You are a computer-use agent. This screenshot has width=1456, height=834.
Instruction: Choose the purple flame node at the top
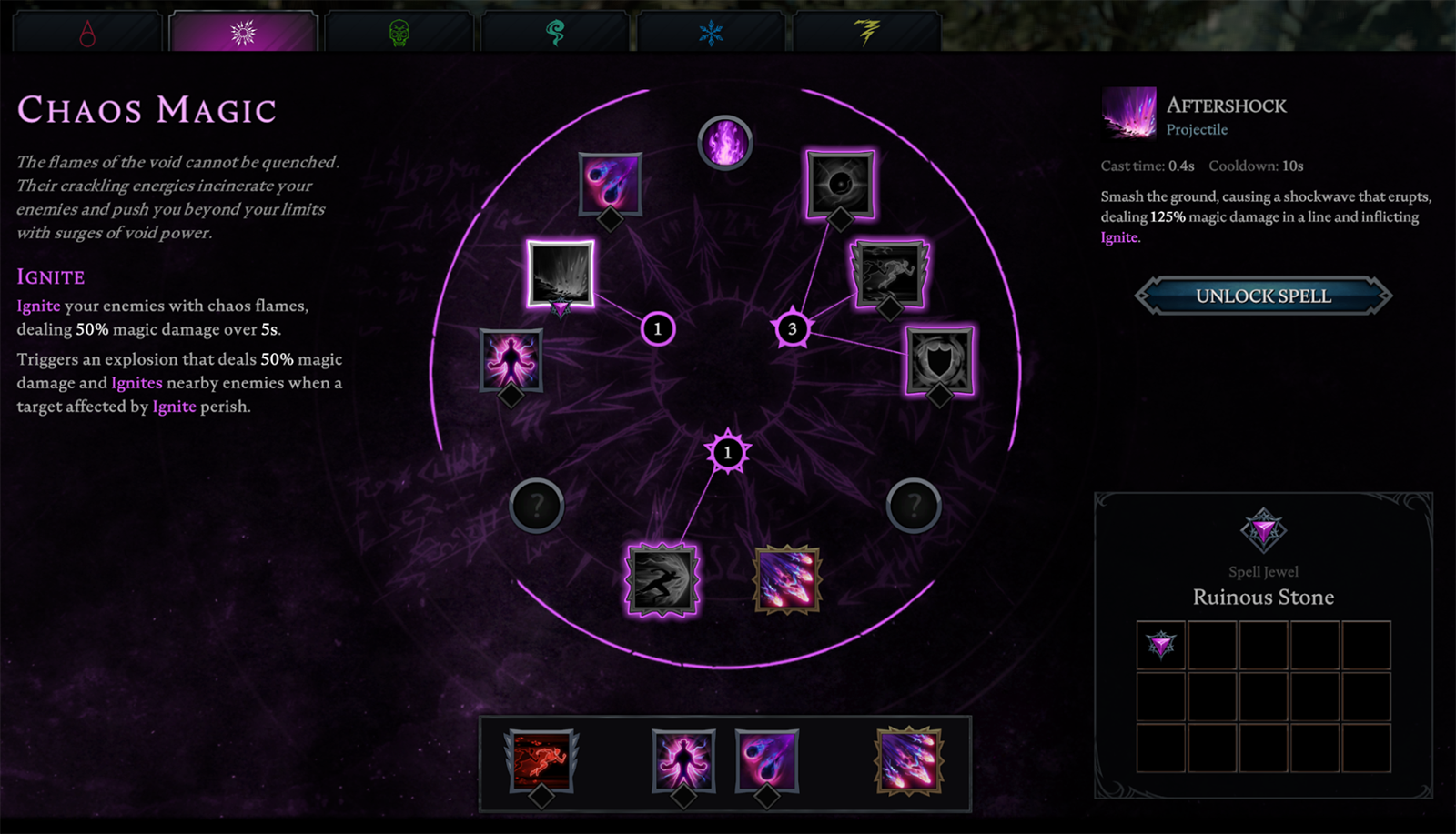point(725,143)
